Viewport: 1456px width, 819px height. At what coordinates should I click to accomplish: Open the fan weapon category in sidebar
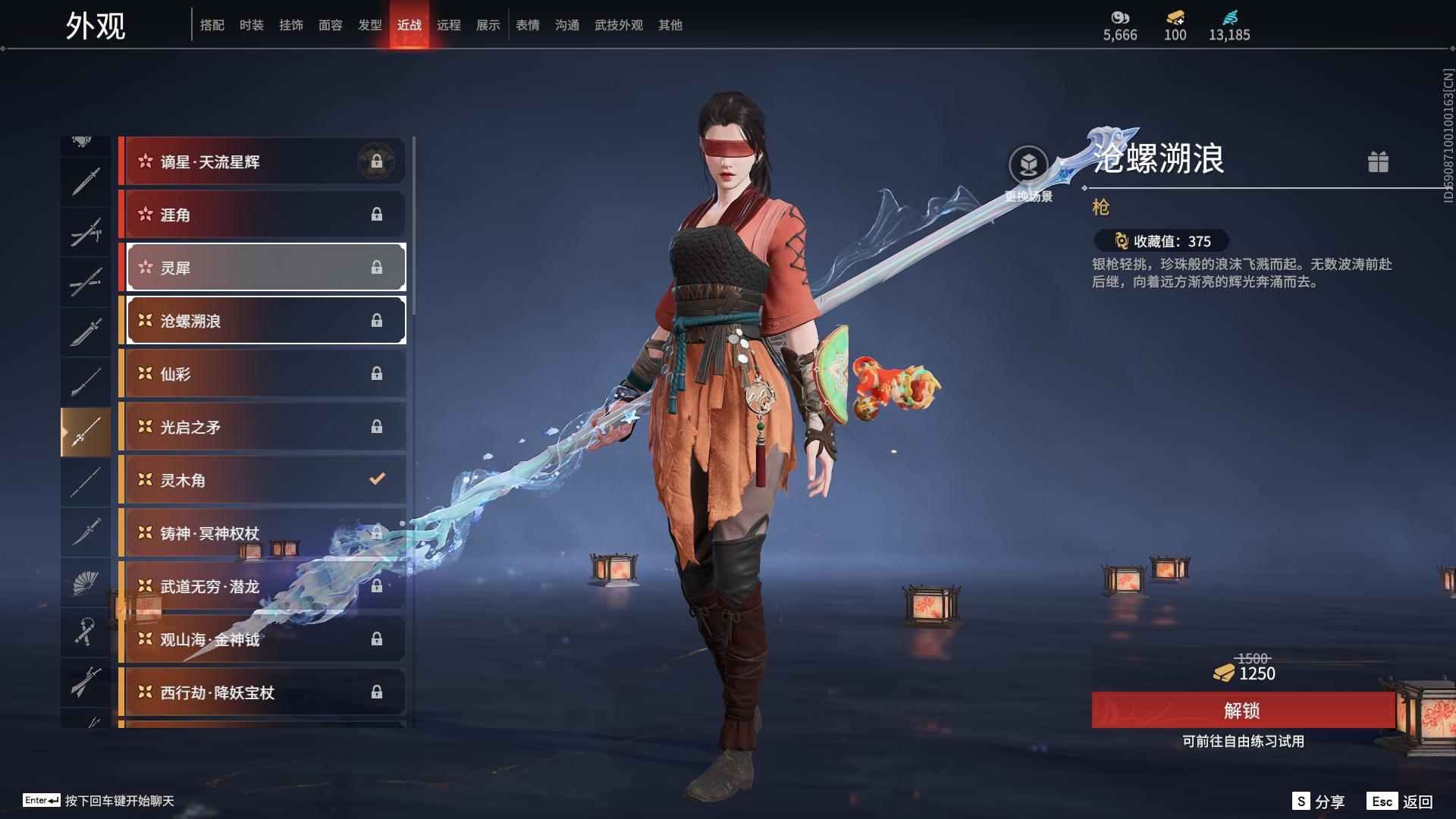click(x=86, y=582)
